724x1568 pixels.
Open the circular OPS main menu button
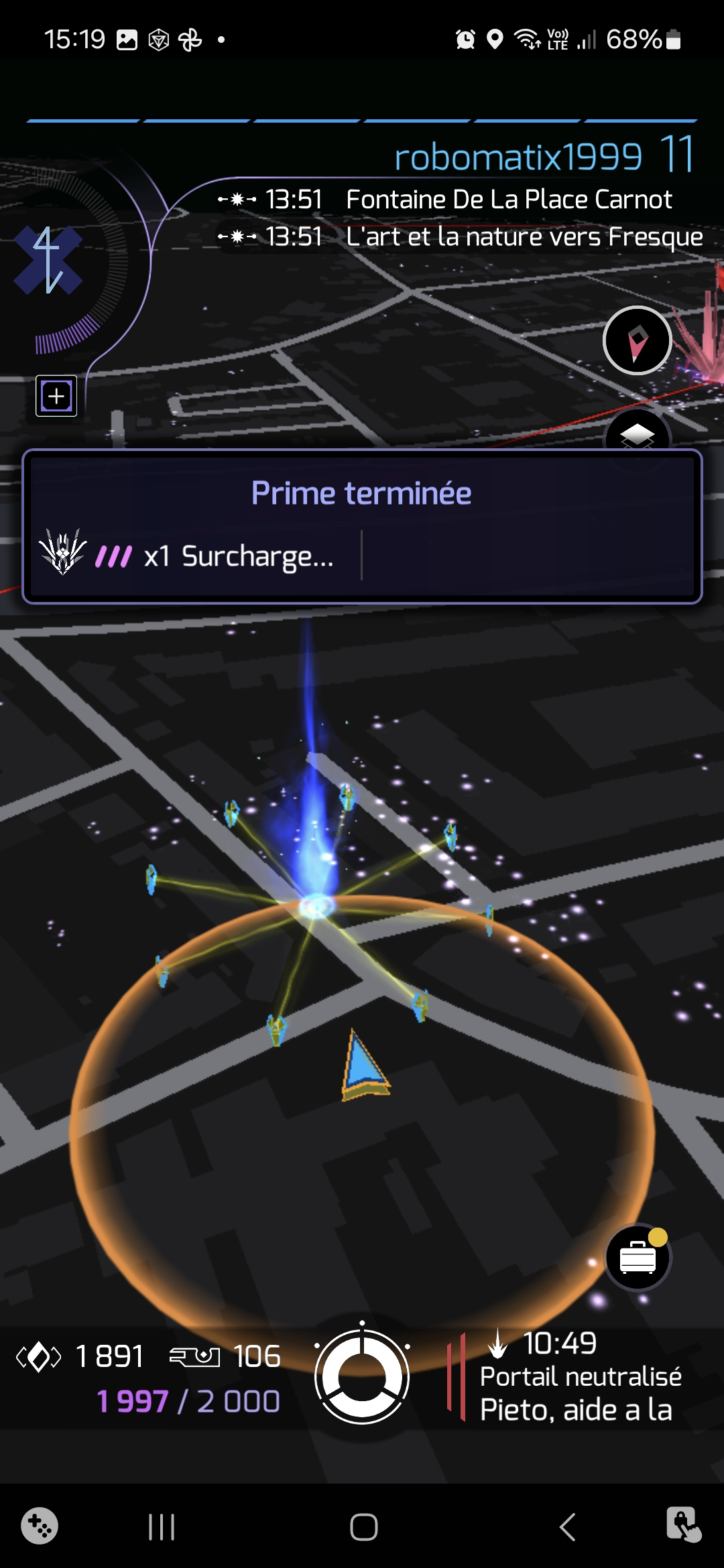tap(362, 1377)
